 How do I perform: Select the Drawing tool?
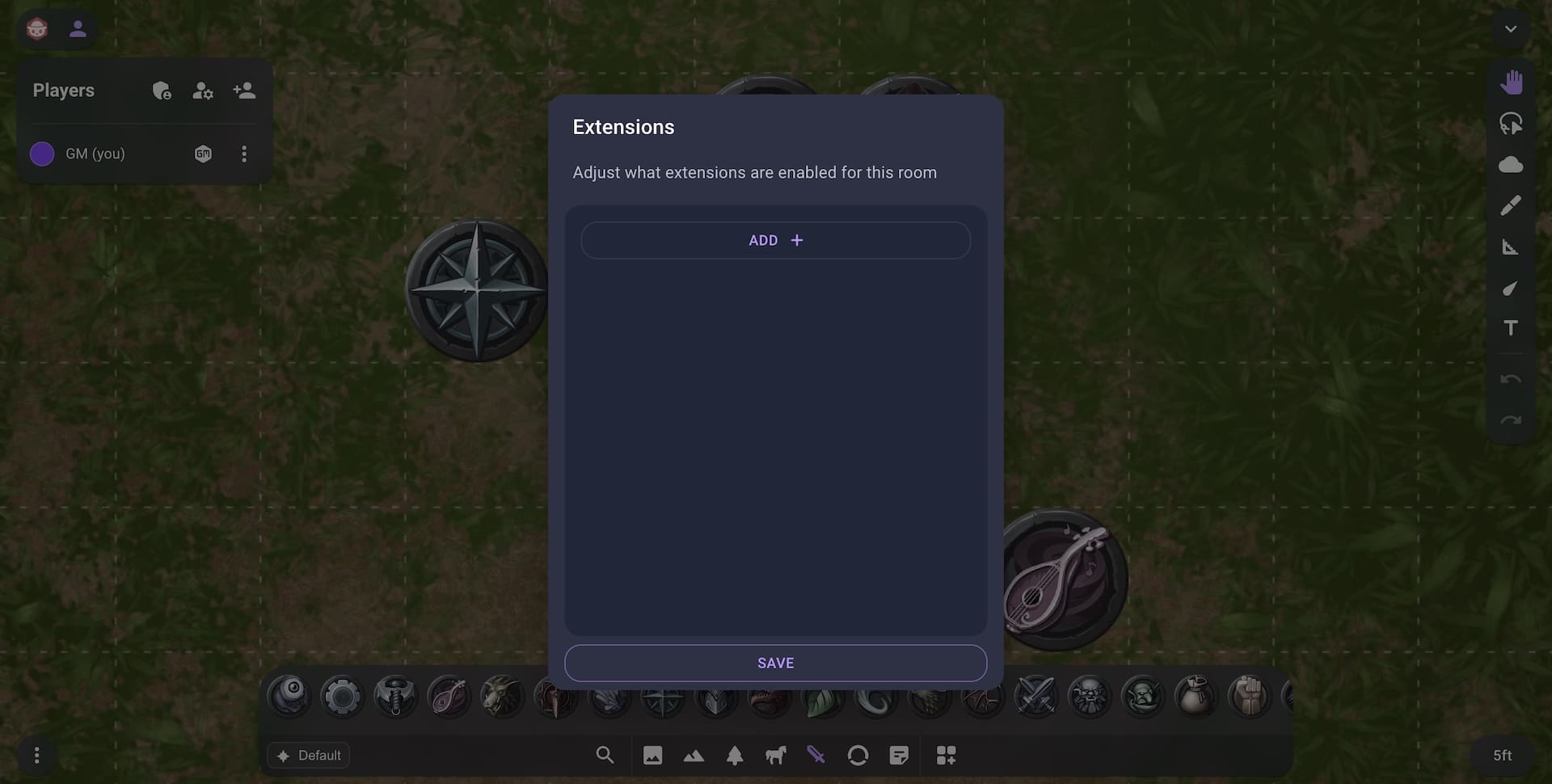[x=1512, y=204]
